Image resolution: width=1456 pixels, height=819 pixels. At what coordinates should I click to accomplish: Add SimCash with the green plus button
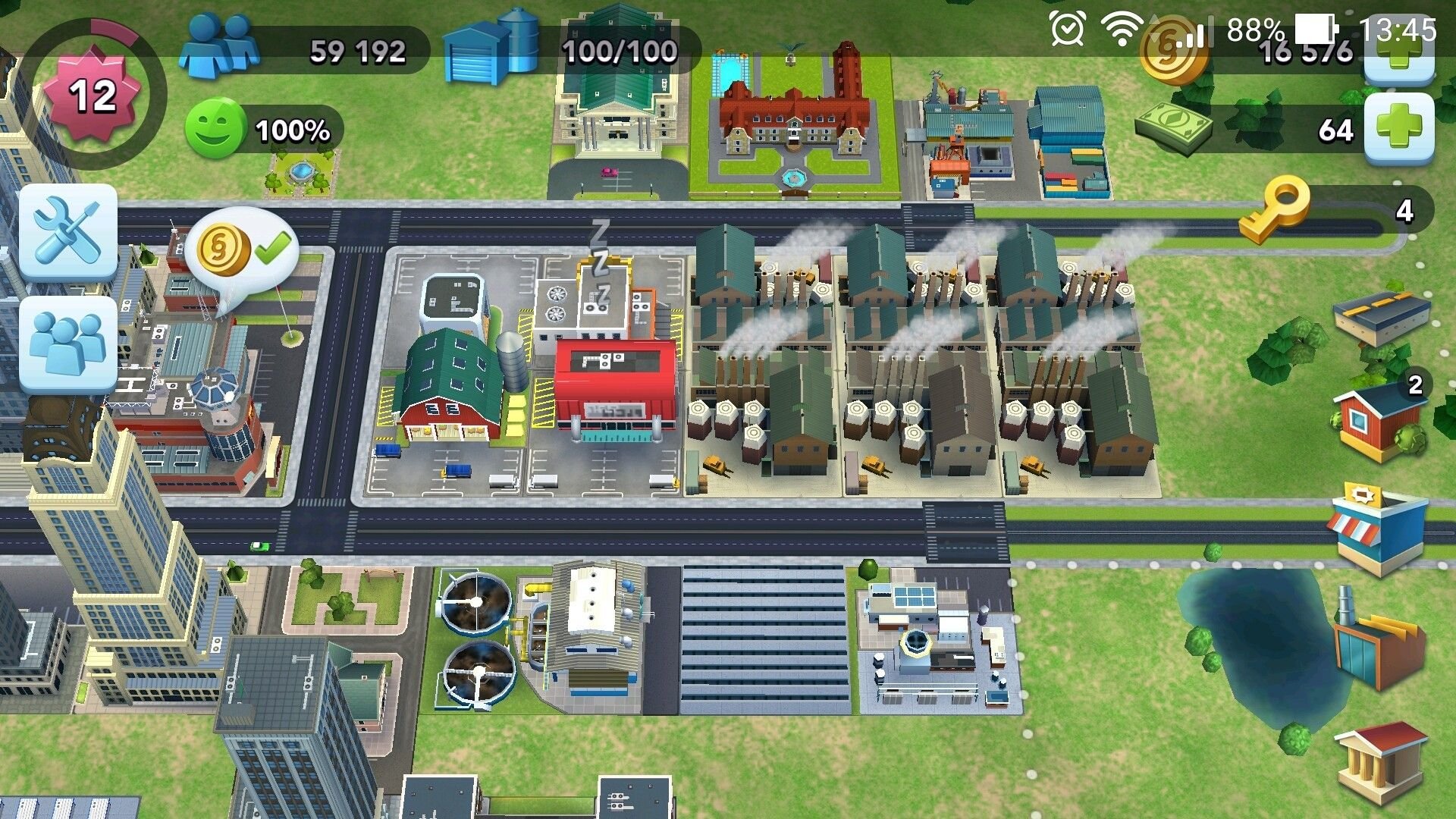pos(1399,129)
